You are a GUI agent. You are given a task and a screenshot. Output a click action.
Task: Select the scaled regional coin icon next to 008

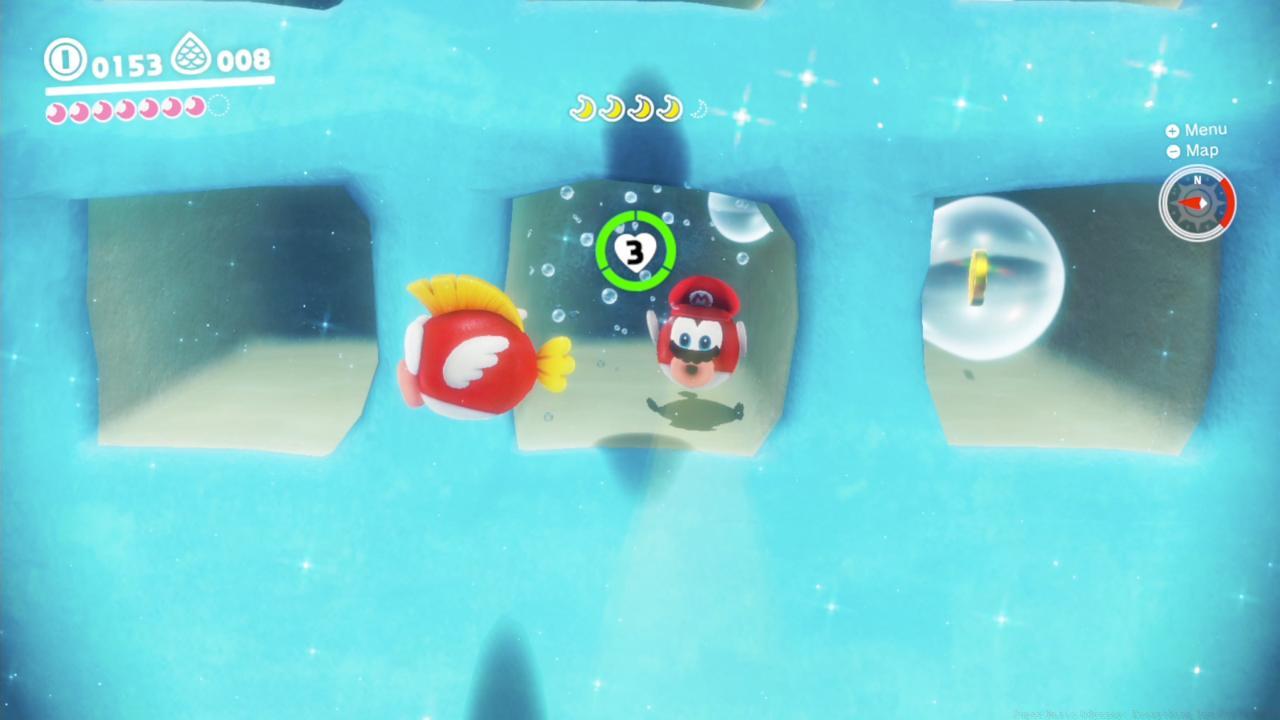coord(192,57)
